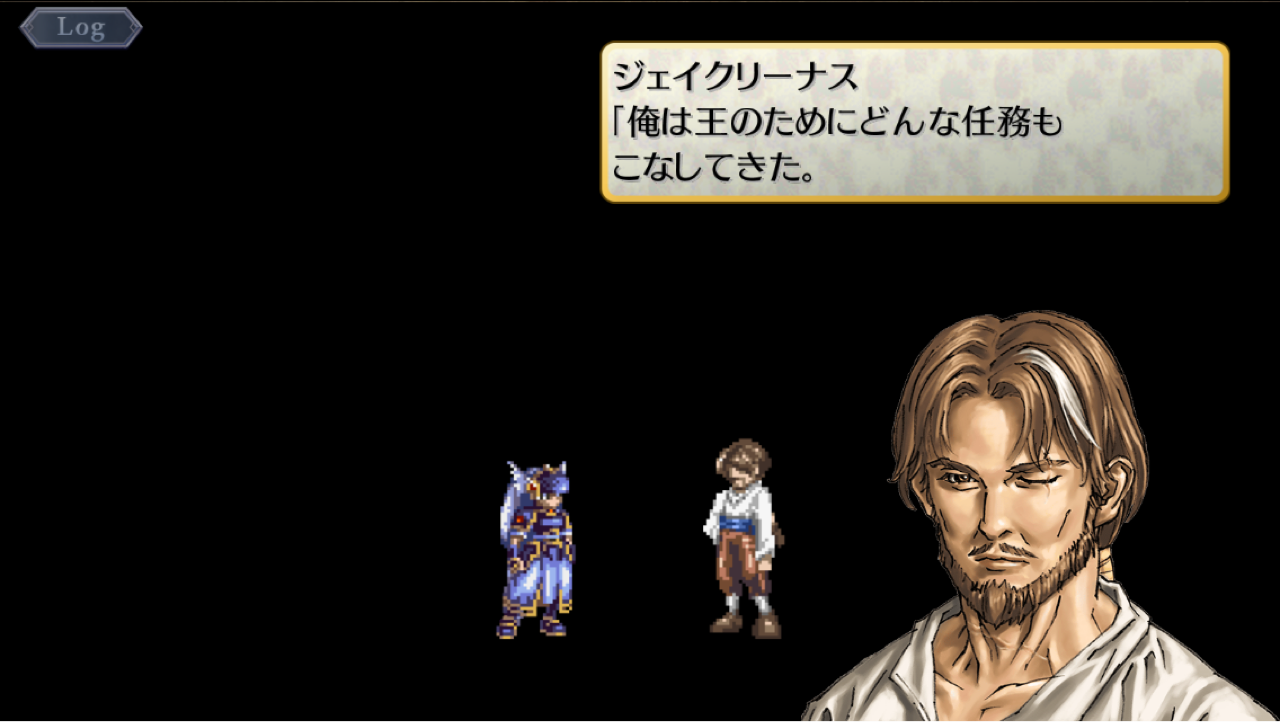
Task: Click the left diamond on the Log banner
Action: point(30,27)
